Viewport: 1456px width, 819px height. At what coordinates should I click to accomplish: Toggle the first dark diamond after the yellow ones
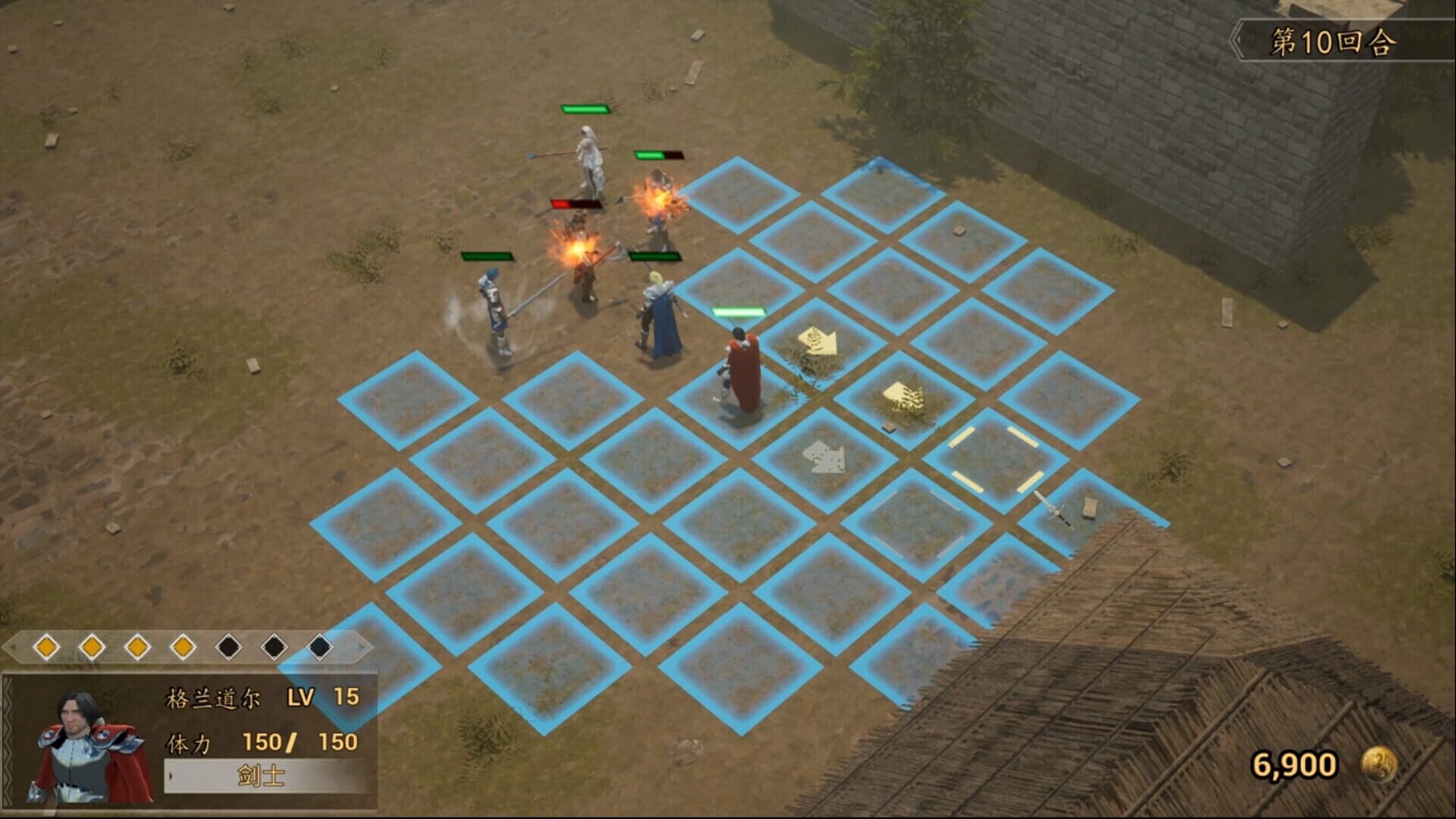pyautogui.click(x=228, y=646)
